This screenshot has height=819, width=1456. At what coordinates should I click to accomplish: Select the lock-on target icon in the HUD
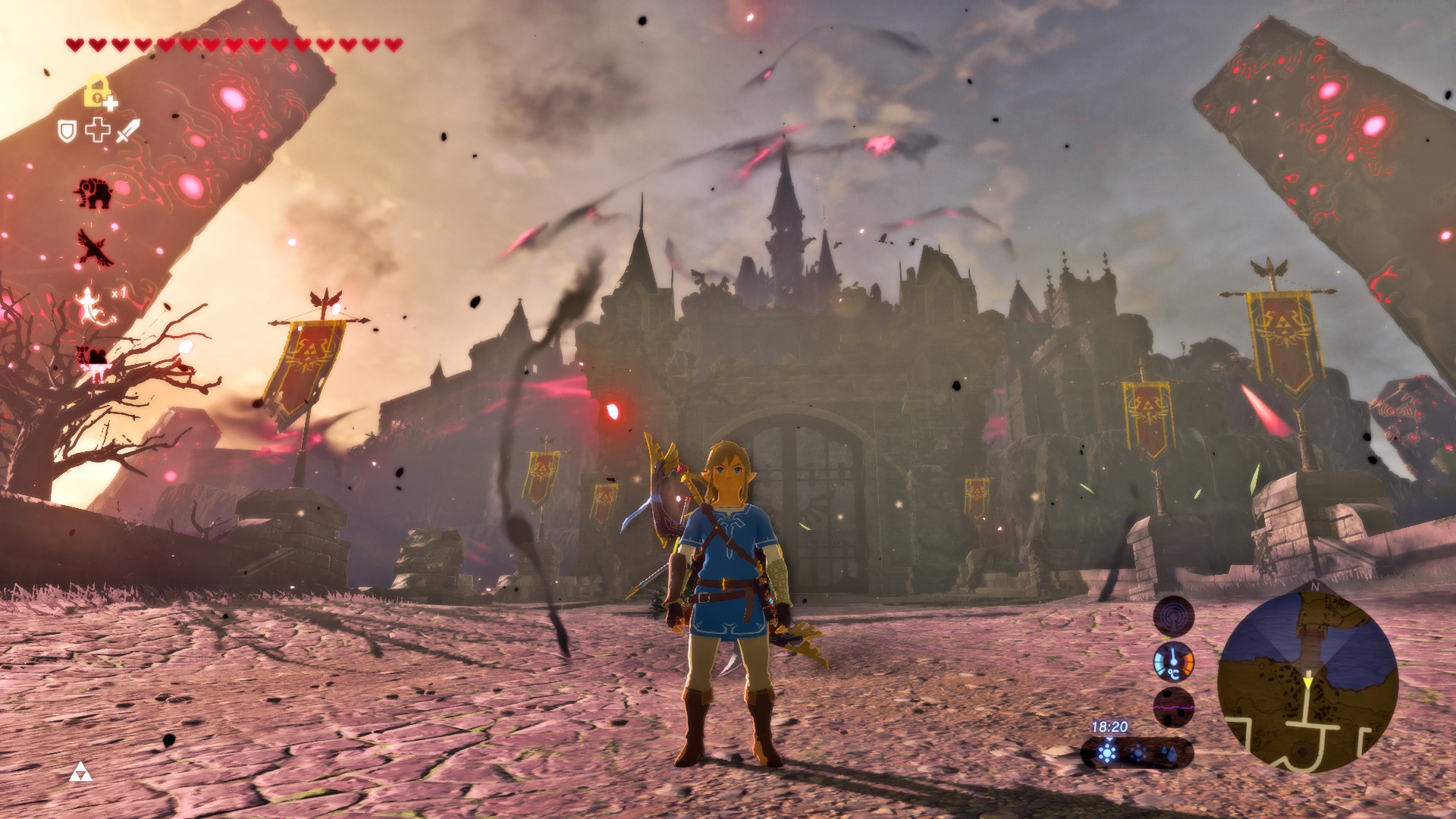coord(96,89)
